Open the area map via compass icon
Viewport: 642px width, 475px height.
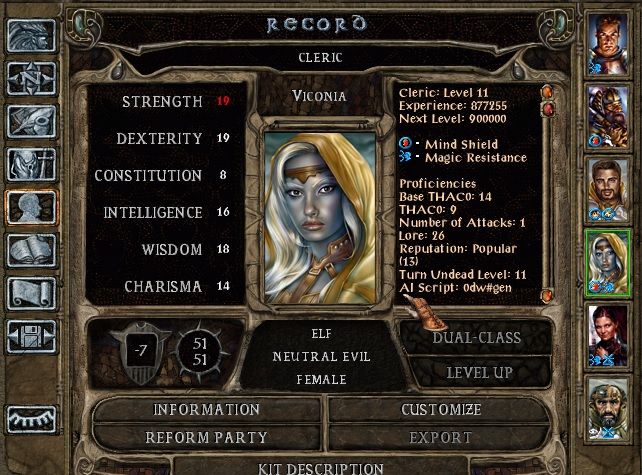coord(31,77)
